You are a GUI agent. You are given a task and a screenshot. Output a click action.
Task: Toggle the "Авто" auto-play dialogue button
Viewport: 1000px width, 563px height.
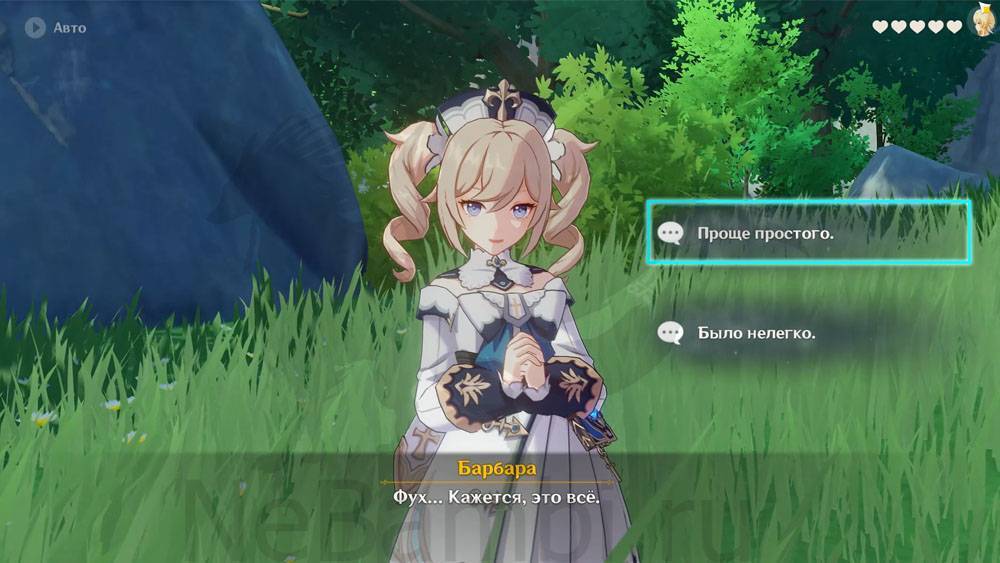(56, 28)
